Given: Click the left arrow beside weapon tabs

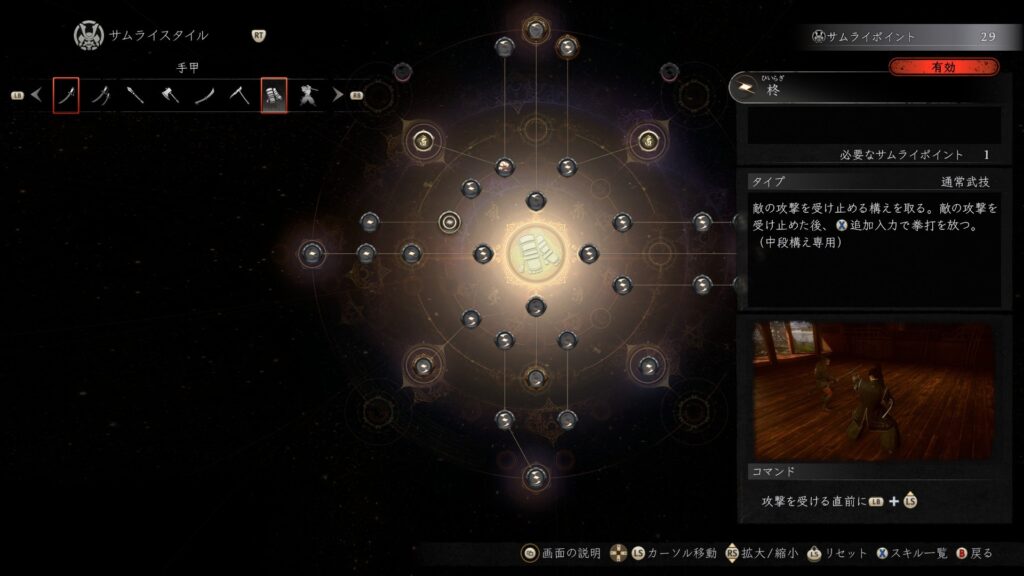Looking at the screenshot, I should [36, 95].
